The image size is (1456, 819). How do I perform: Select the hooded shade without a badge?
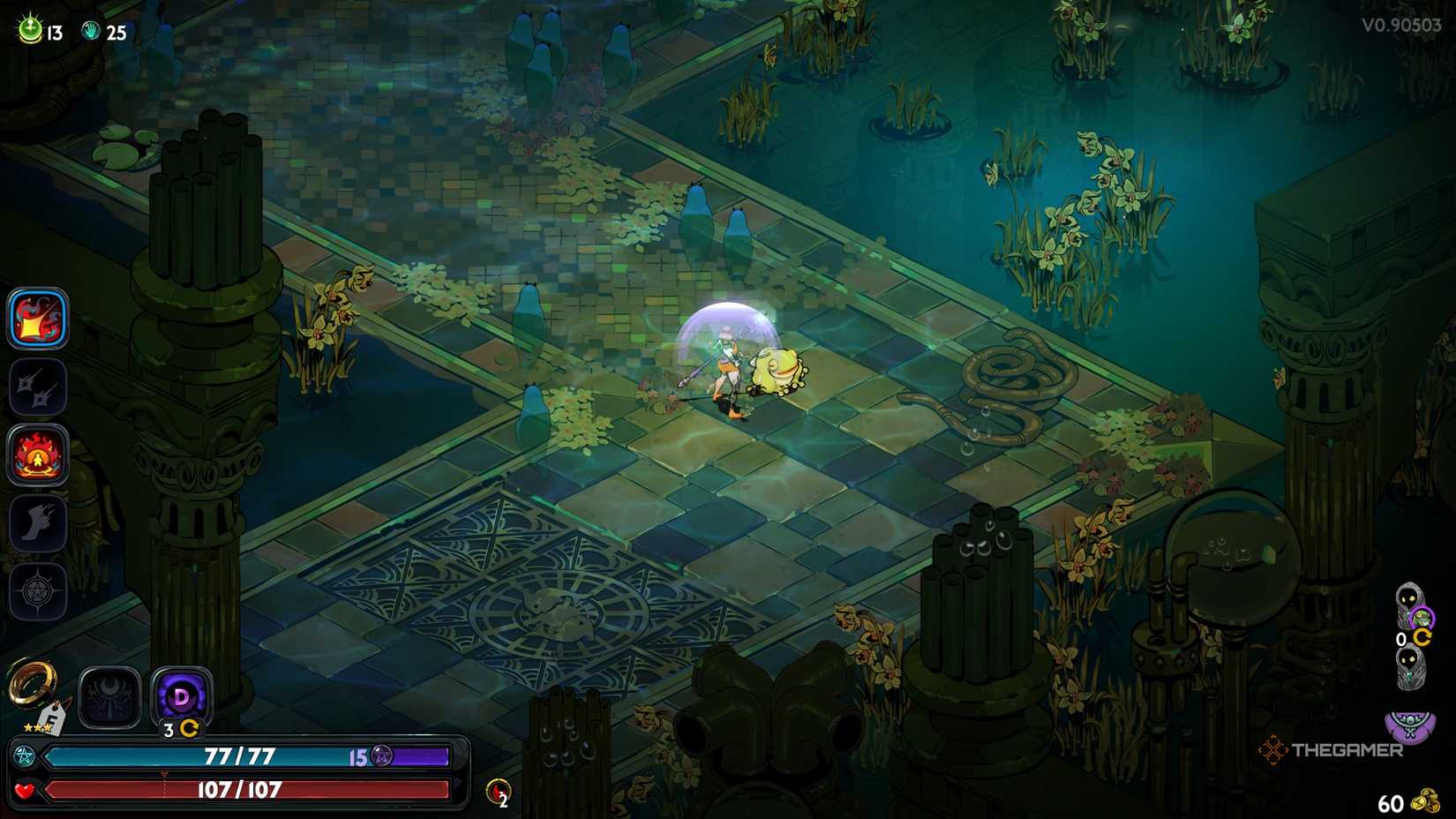[1410, 667]
